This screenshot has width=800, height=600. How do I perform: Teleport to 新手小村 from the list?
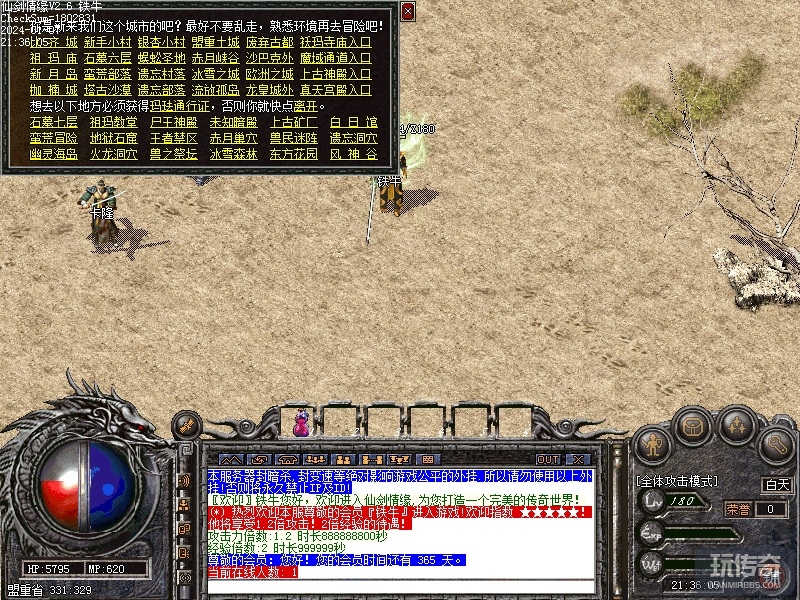coord(107,43)
